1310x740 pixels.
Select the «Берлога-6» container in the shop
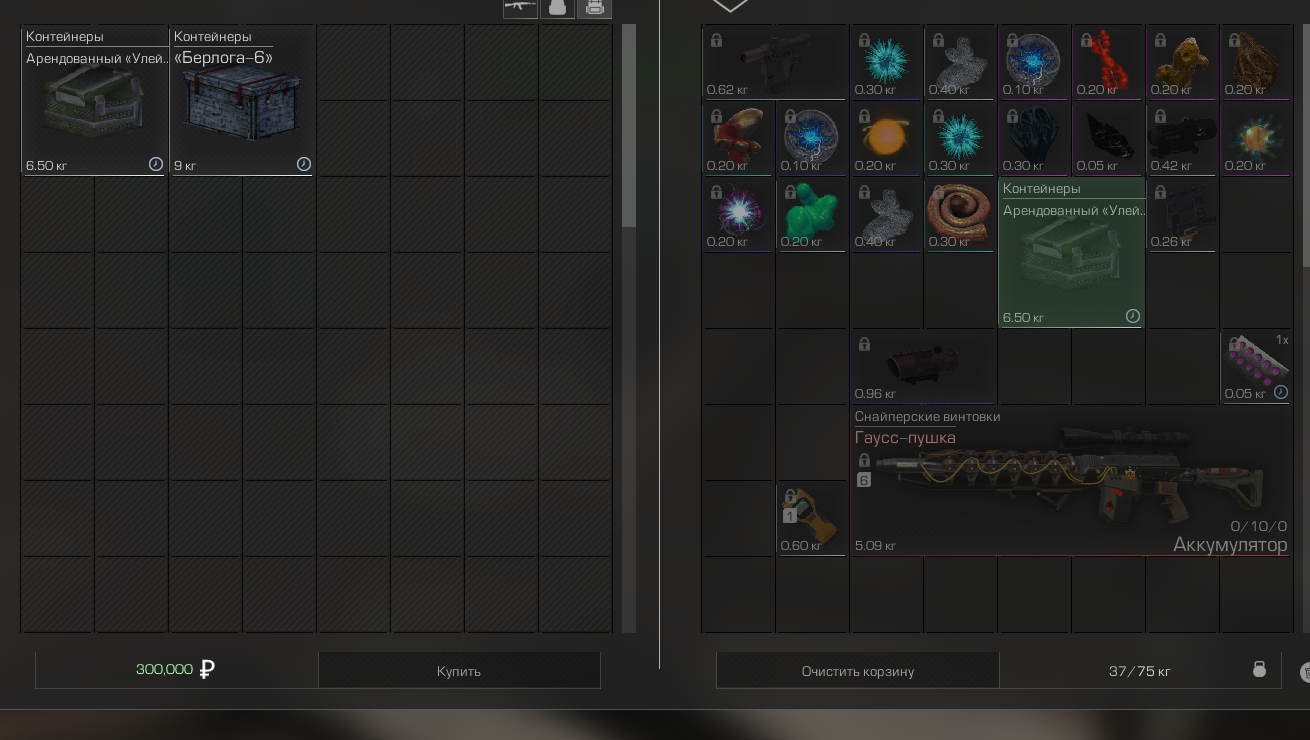tap(242, 101)
